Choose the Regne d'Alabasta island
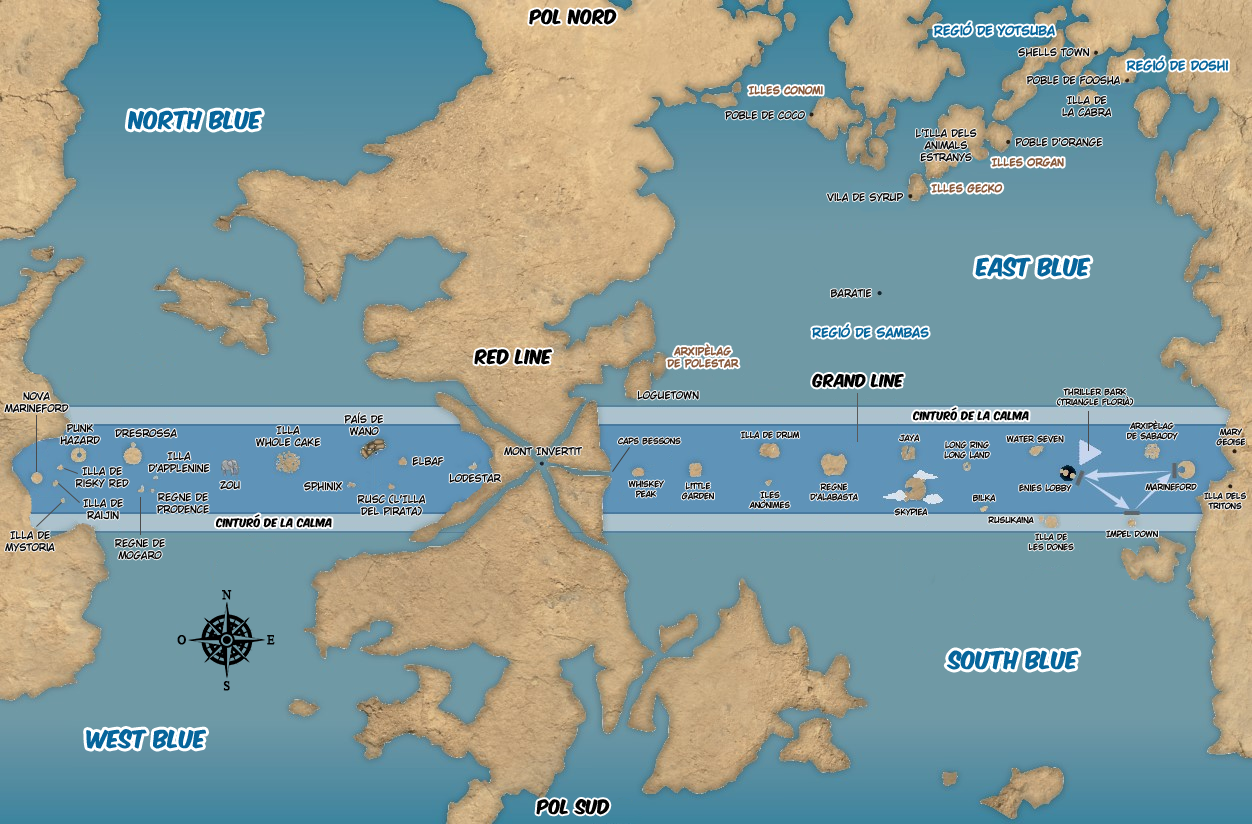The width and height of the screenshot is (1252, 824). point(833,464)
